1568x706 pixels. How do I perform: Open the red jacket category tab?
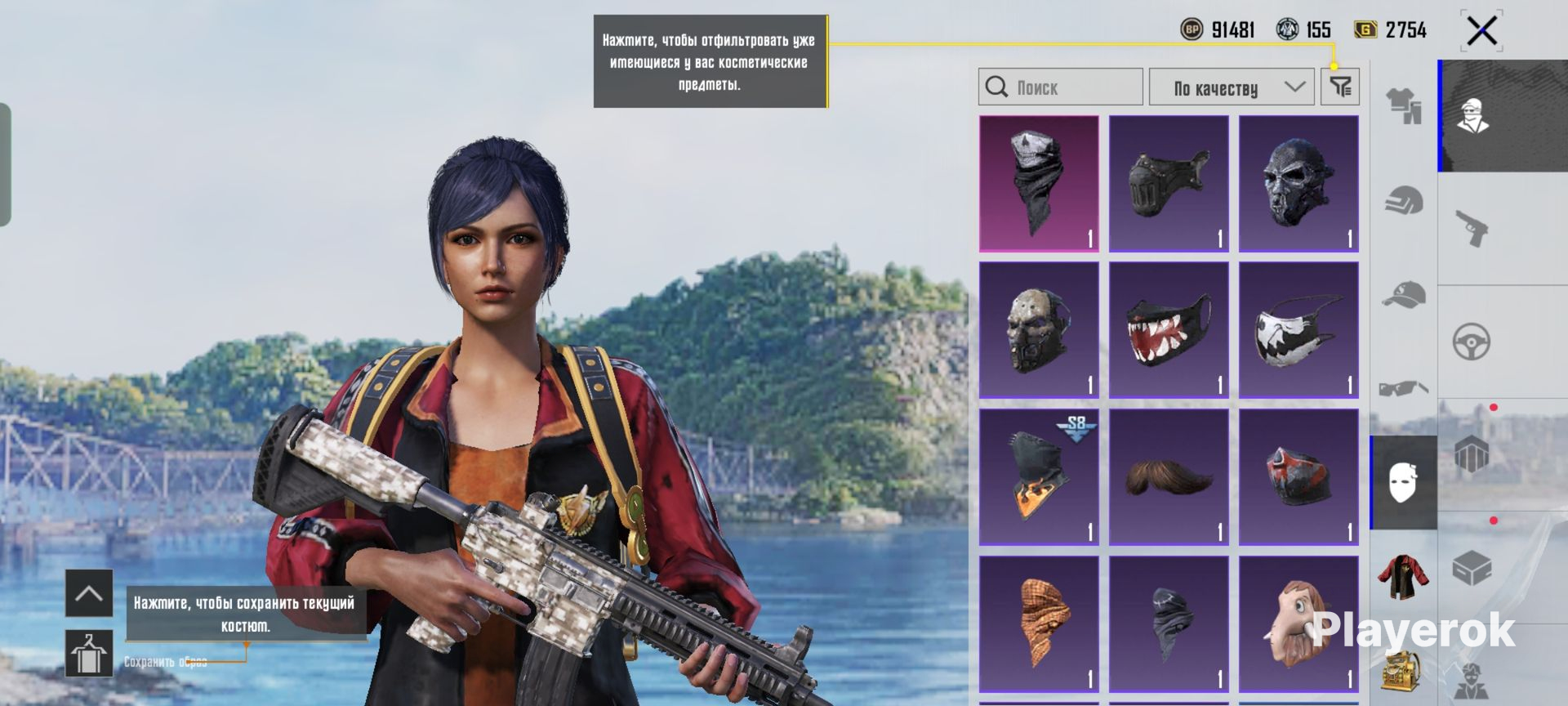(1404, 576)
